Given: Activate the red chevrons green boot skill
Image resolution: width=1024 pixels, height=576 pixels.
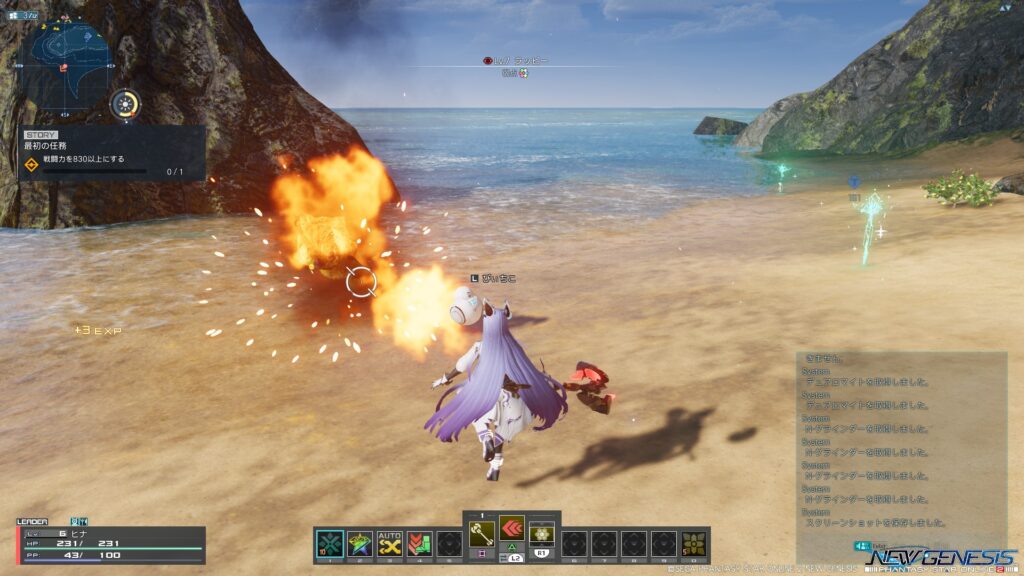Looking at the screenshot, I should coord(420,544).
